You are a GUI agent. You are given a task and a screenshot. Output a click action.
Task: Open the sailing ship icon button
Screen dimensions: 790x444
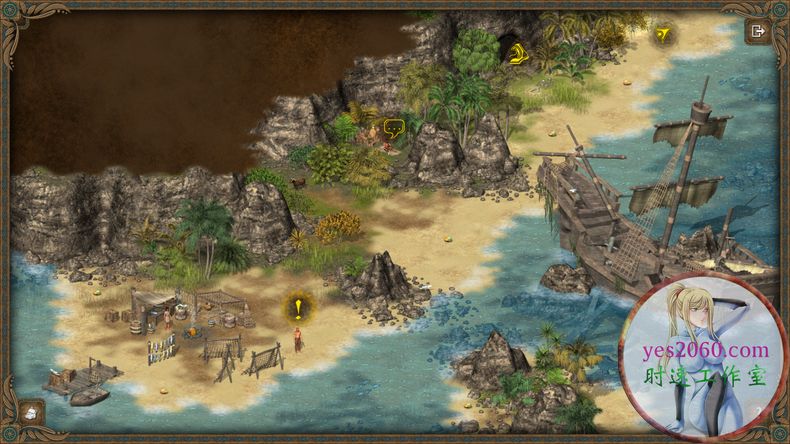tap(31, 411)
